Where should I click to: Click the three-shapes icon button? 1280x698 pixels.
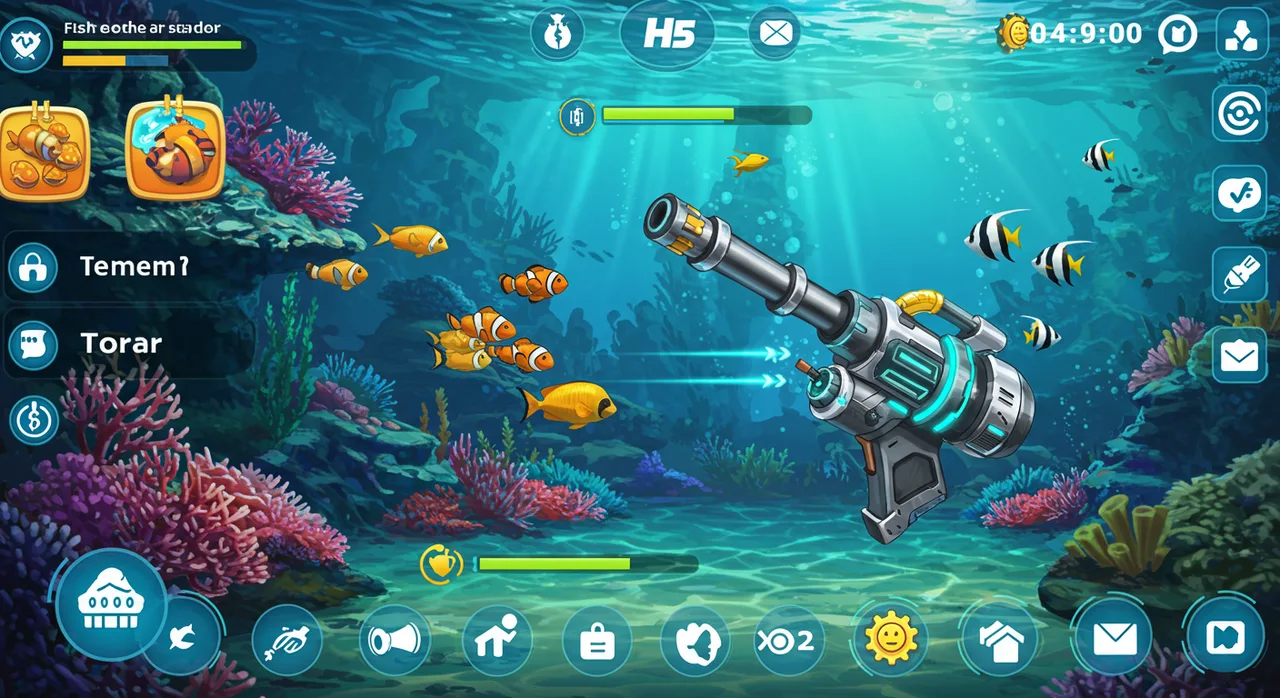[x=1241, y=34]
